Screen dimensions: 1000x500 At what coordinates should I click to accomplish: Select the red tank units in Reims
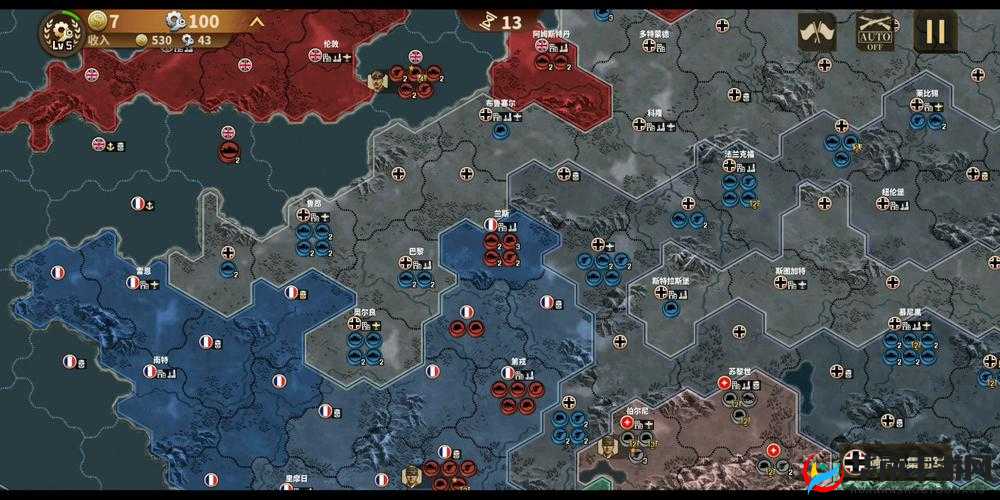(x=503, y=248)
